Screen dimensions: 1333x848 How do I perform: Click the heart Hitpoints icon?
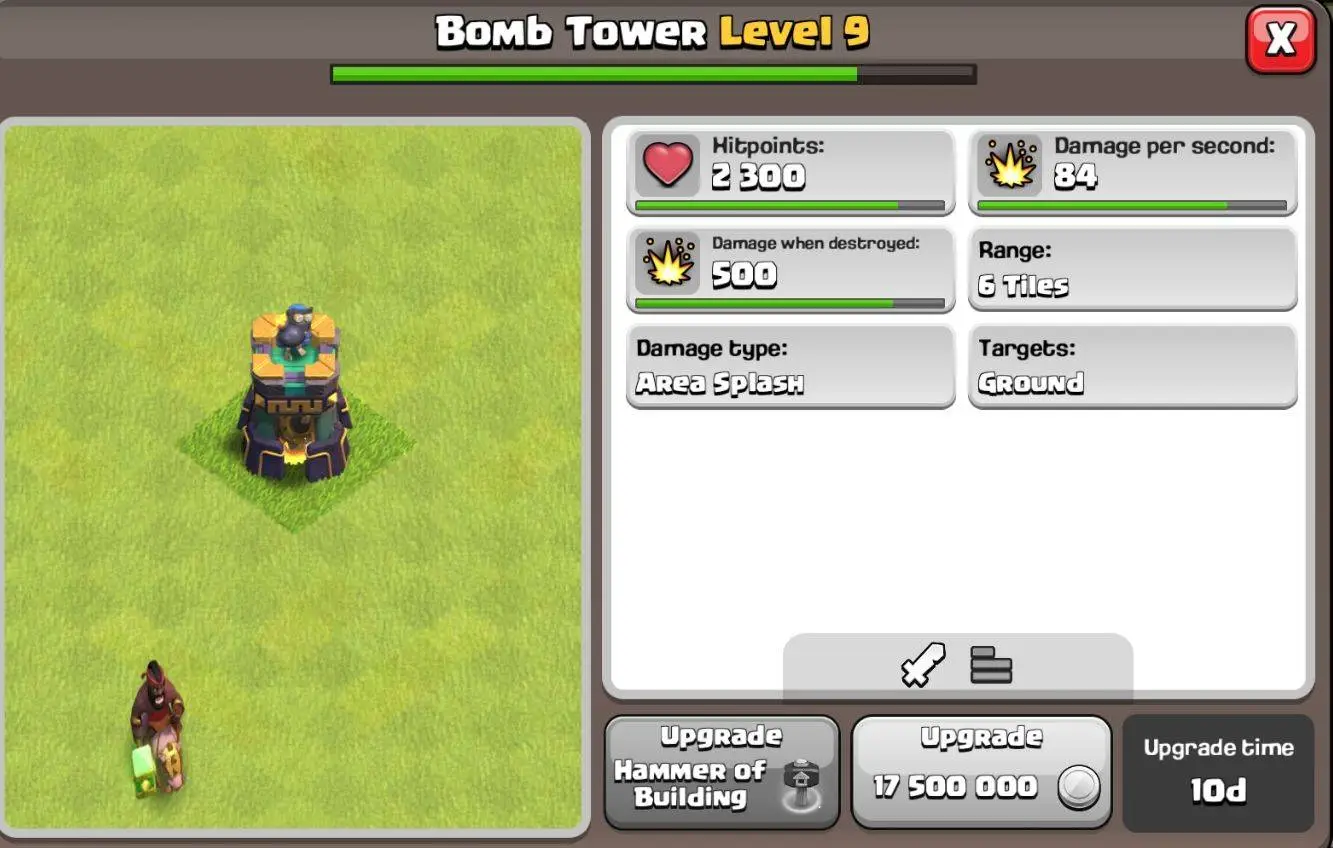667,166
